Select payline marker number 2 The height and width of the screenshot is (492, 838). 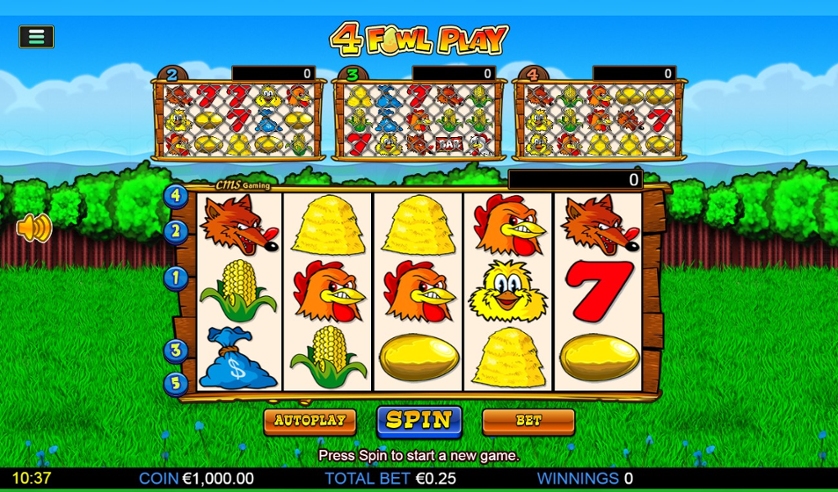tap(176, 231)
